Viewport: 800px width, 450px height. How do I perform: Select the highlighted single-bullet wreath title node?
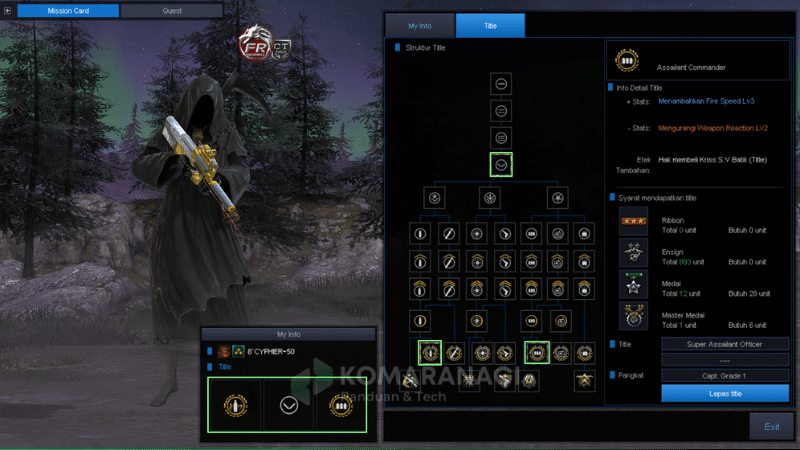coord(431,352)
